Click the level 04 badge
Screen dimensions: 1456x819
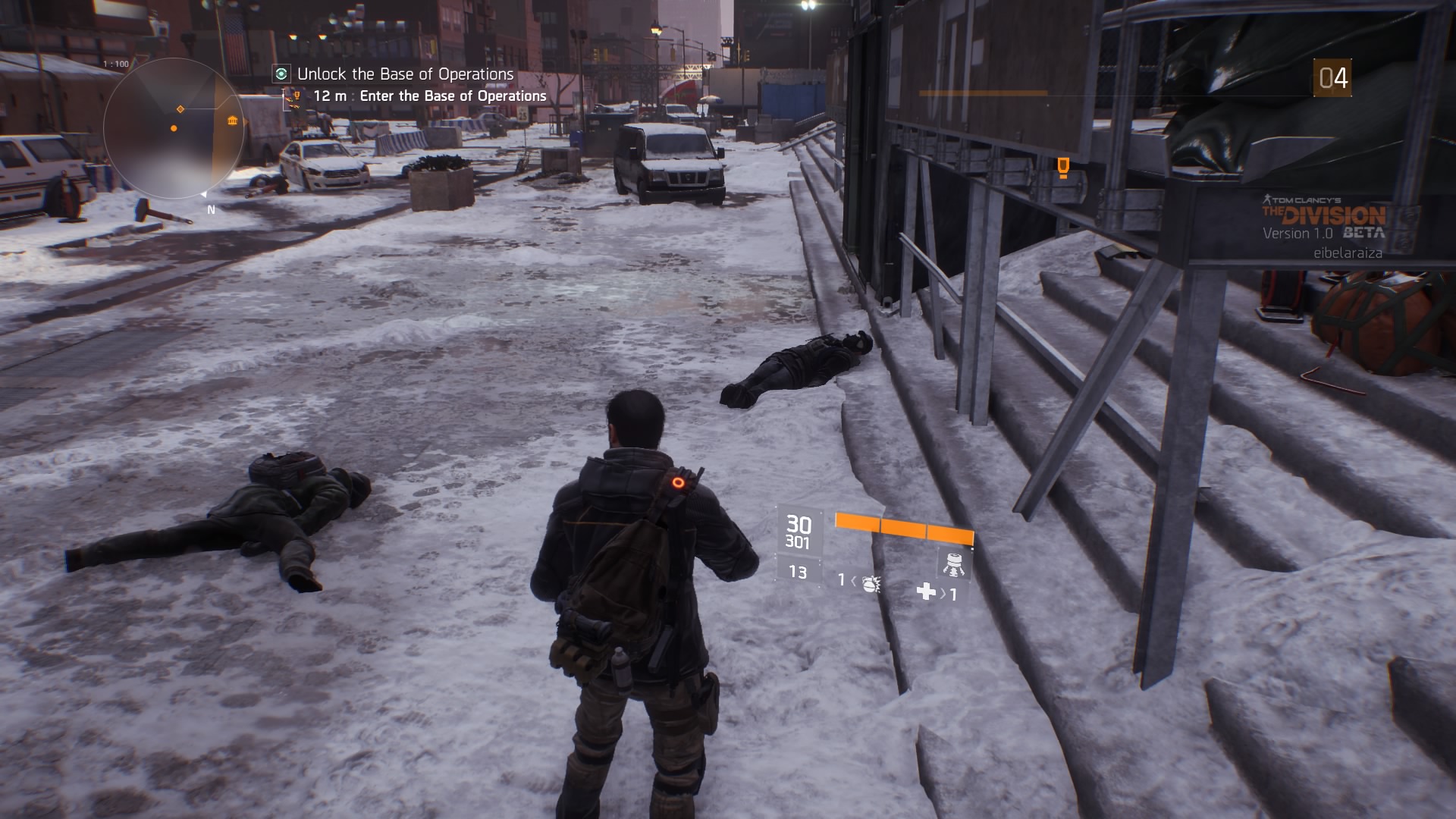pos(1332,78)
